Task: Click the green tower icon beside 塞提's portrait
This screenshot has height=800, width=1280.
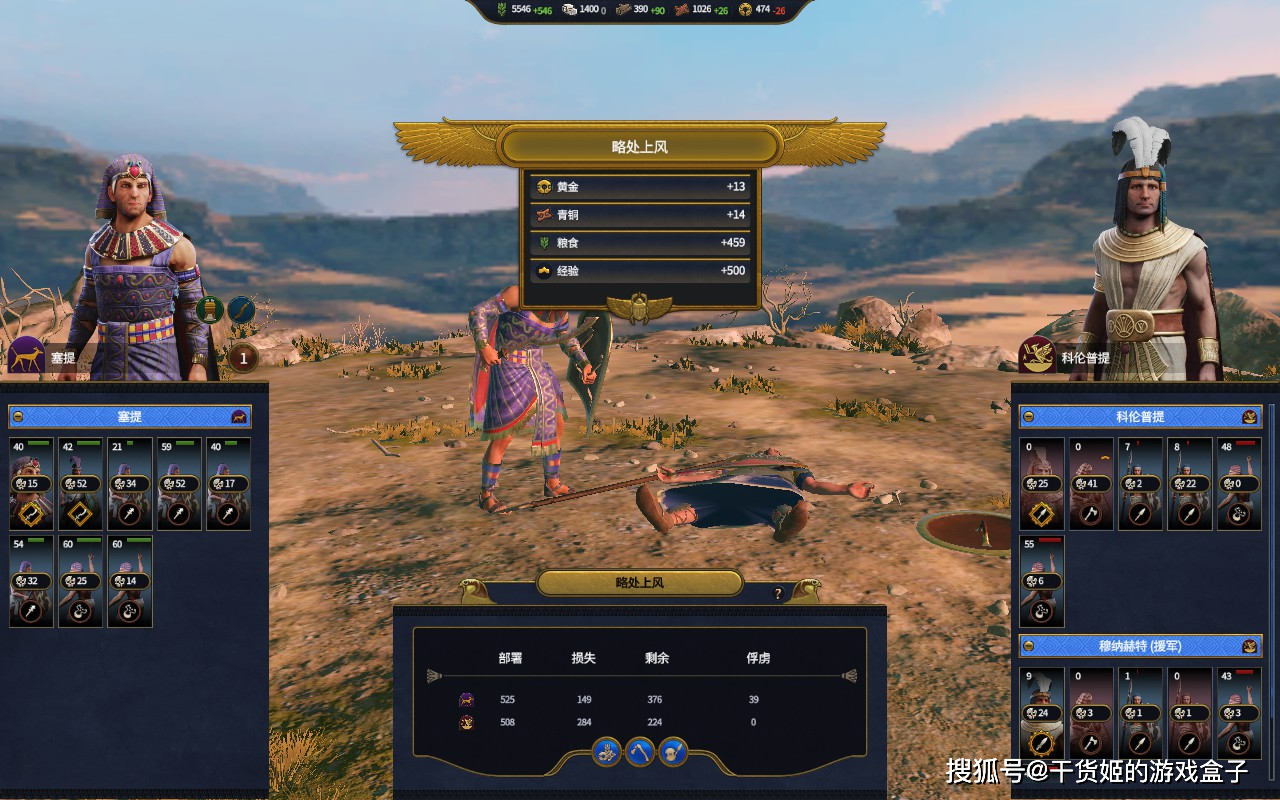Action: click(x=210, y=310)
